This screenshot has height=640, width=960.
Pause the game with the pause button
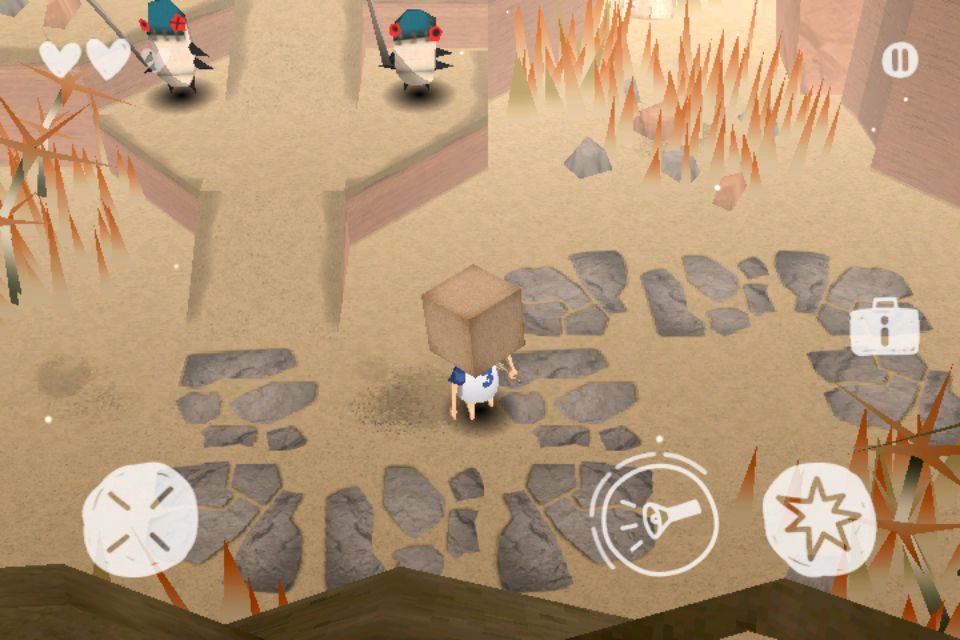point(899,60)
